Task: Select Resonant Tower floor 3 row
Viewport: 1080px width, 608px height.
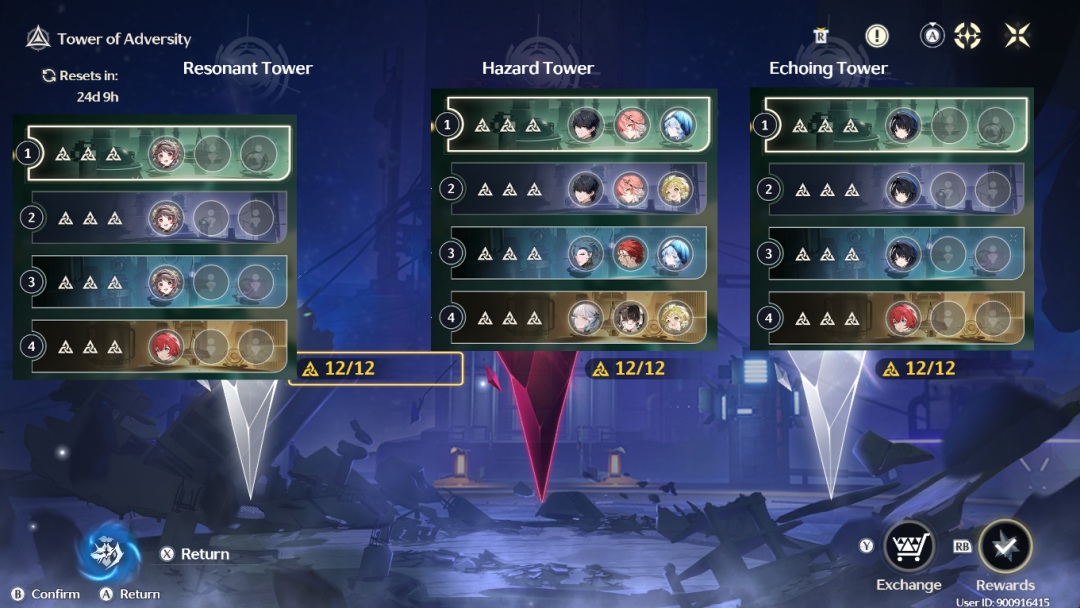Action: click(x=160, y=282)
